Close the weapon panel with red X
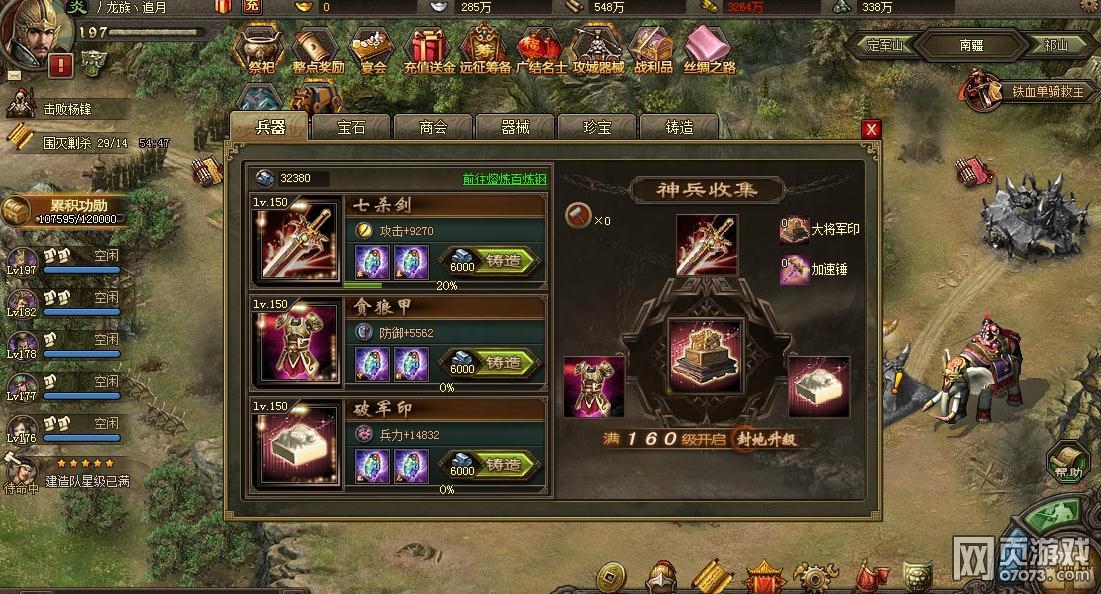The width and height of the screenshot is (1101, 594). point(872,129)
